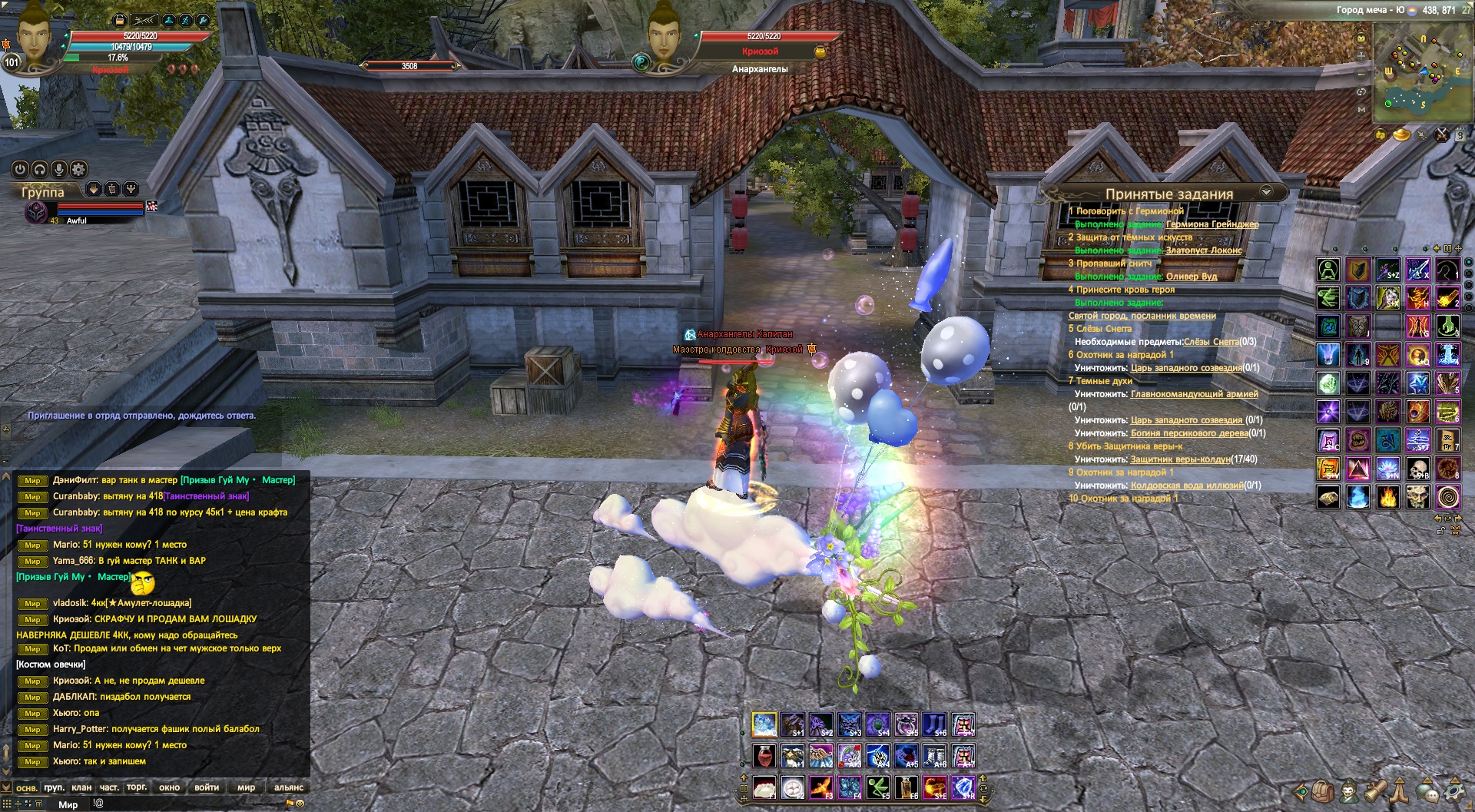
Task: Open the character portrait menu icon
Action: [x=1348, y=790]
